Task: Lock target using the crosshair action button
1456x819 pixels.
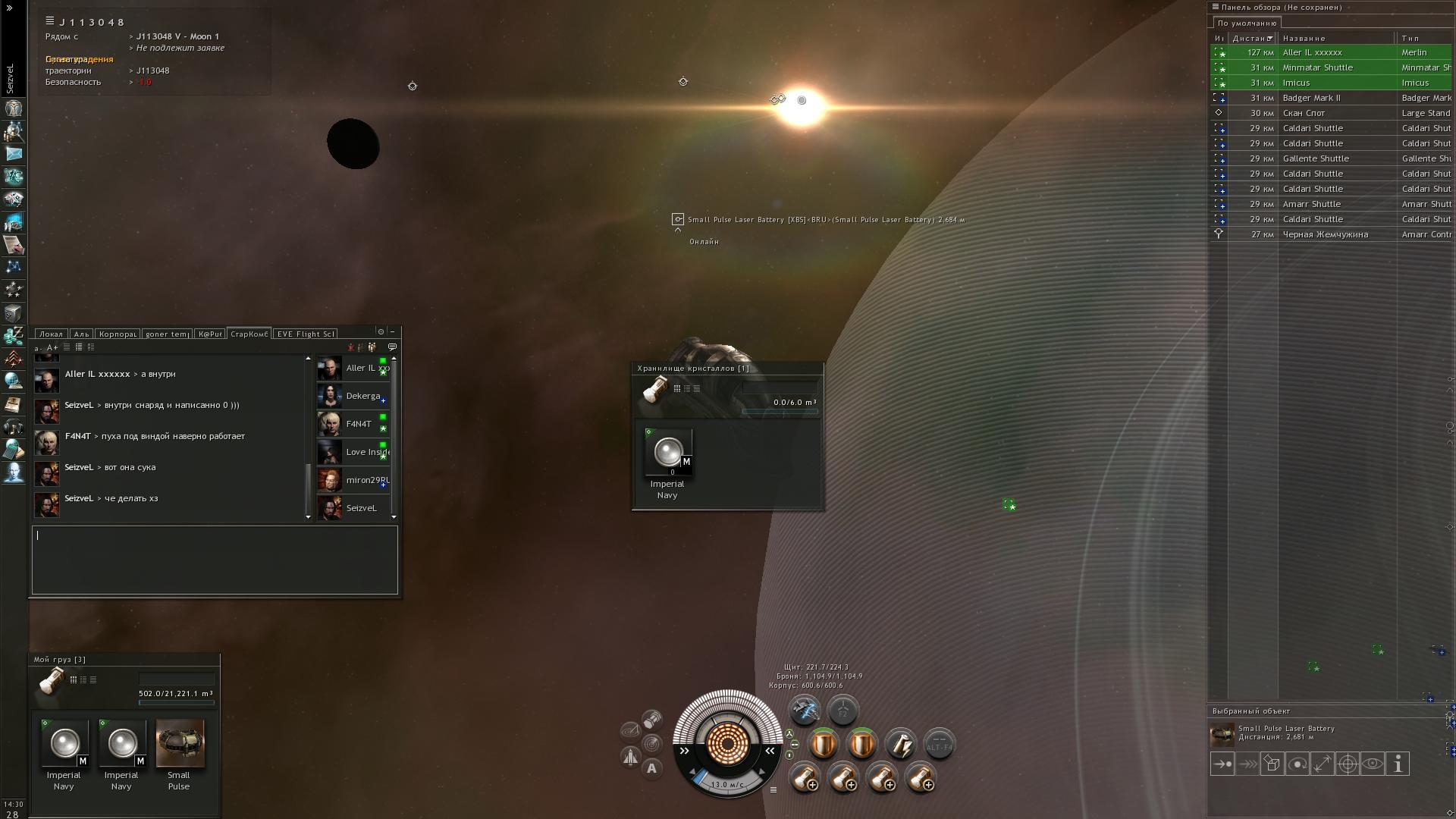Action: 1347,764
